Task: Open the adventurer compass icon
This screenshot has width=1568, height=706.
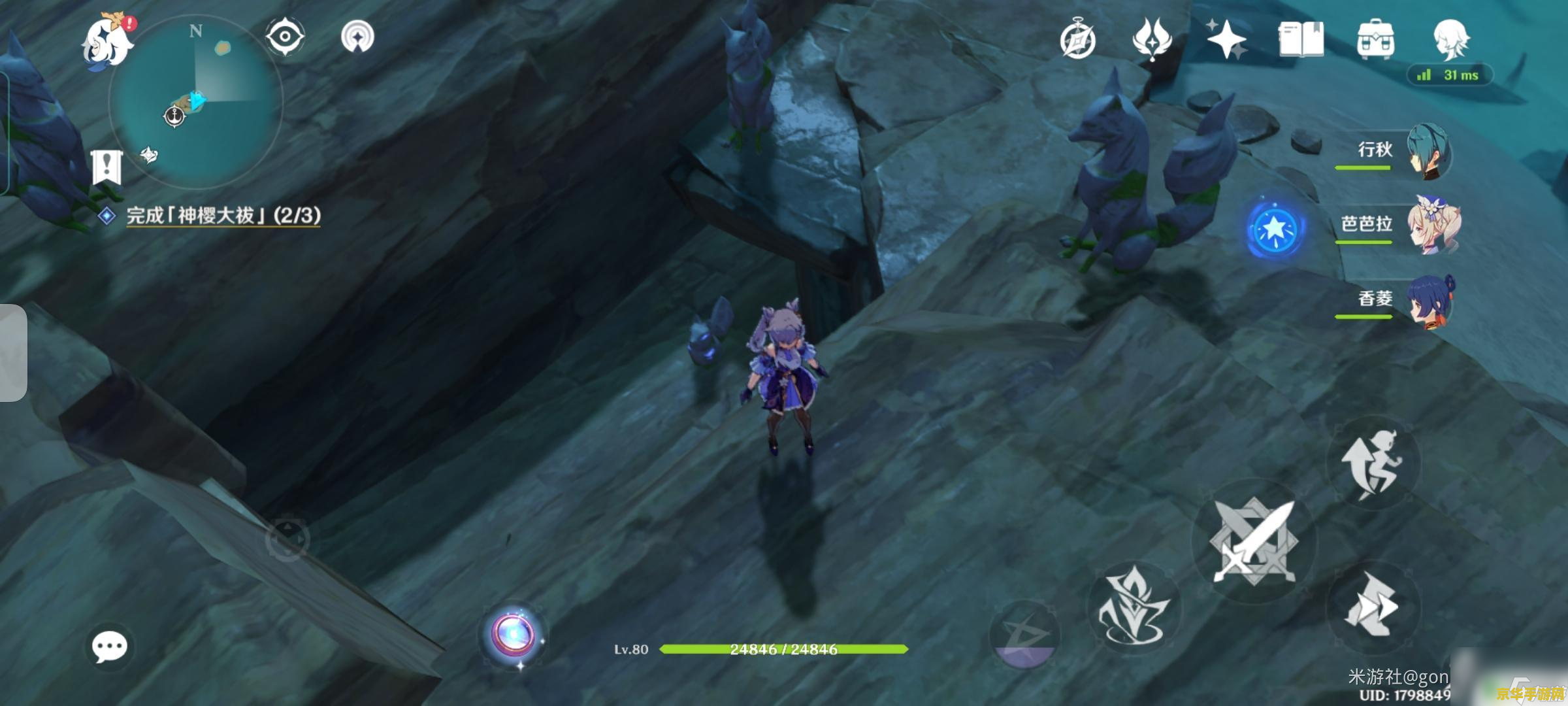Action: [1078, 41]
